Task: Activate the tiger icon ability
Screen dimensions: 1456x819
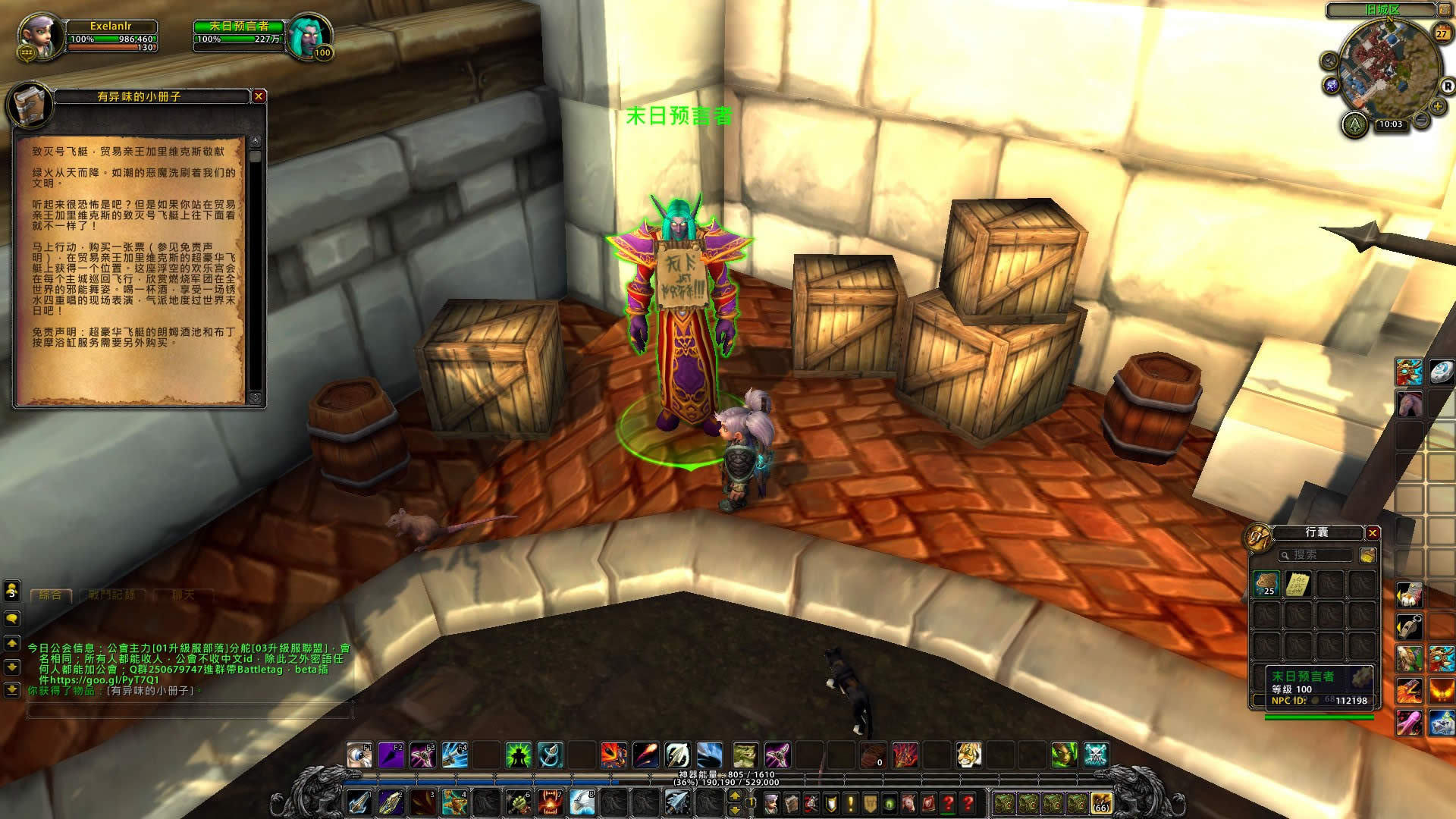Action: tap(968, 755)
